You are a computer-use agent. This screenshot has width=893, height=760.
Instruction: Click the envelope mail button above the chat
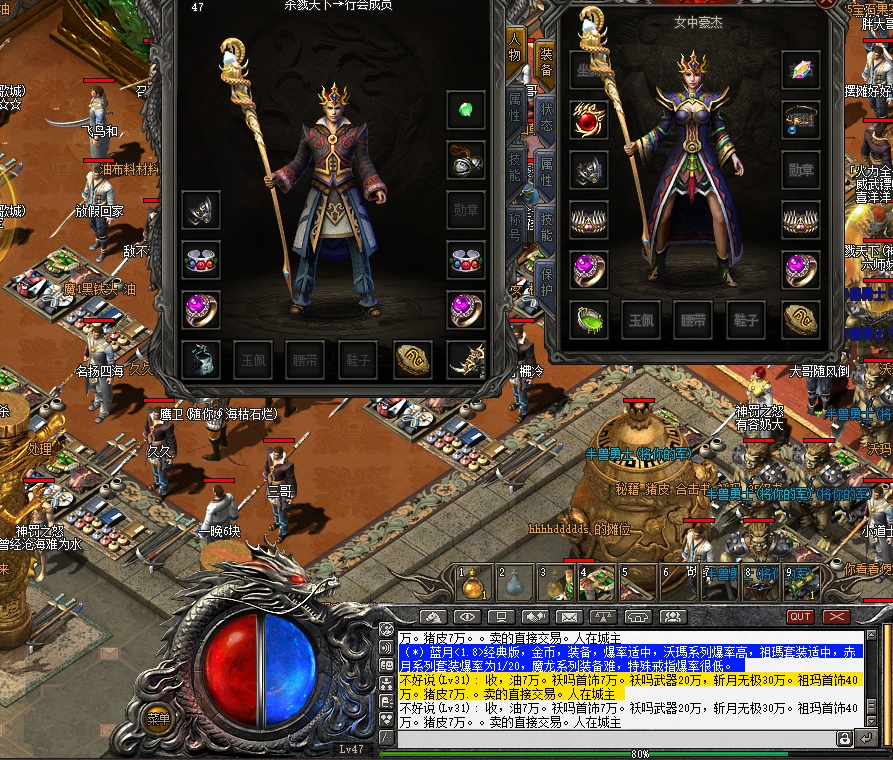tap(568, 617)
